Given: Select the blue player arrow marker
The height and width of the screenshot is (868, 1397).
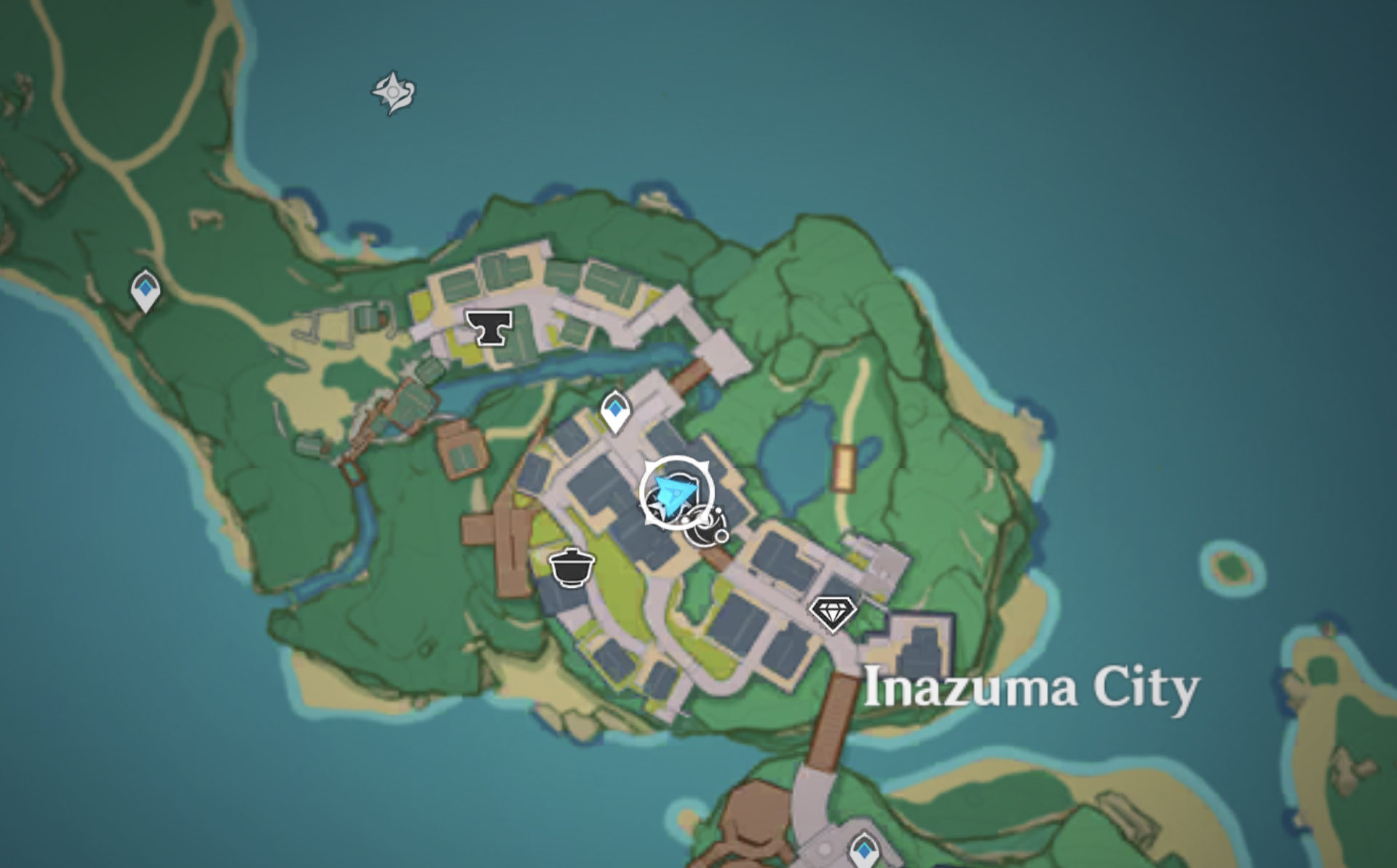Looking at the screenshot, I should coord(674,493).
